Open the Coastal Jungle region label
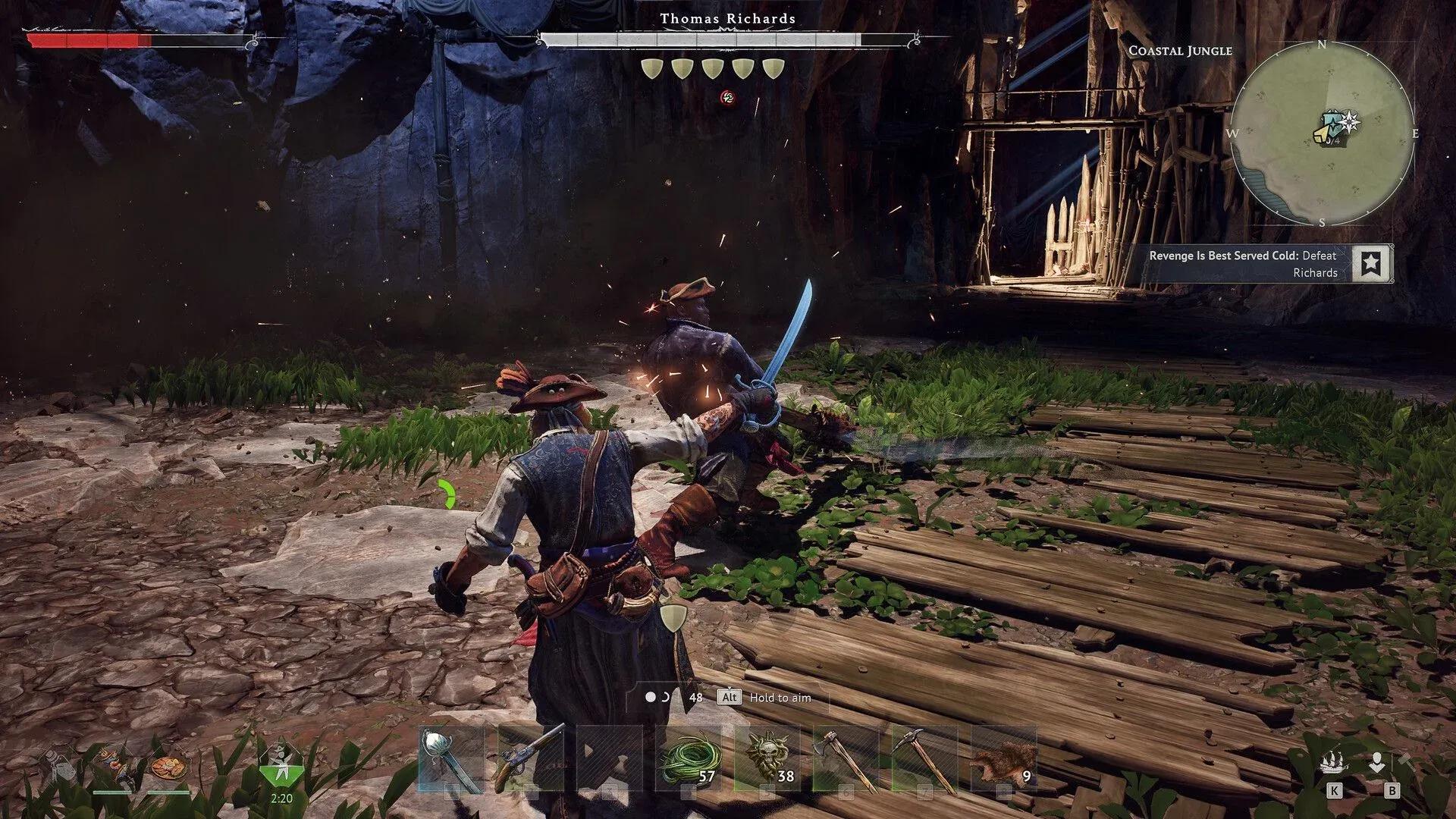1456x819 pixels. 1180,51
